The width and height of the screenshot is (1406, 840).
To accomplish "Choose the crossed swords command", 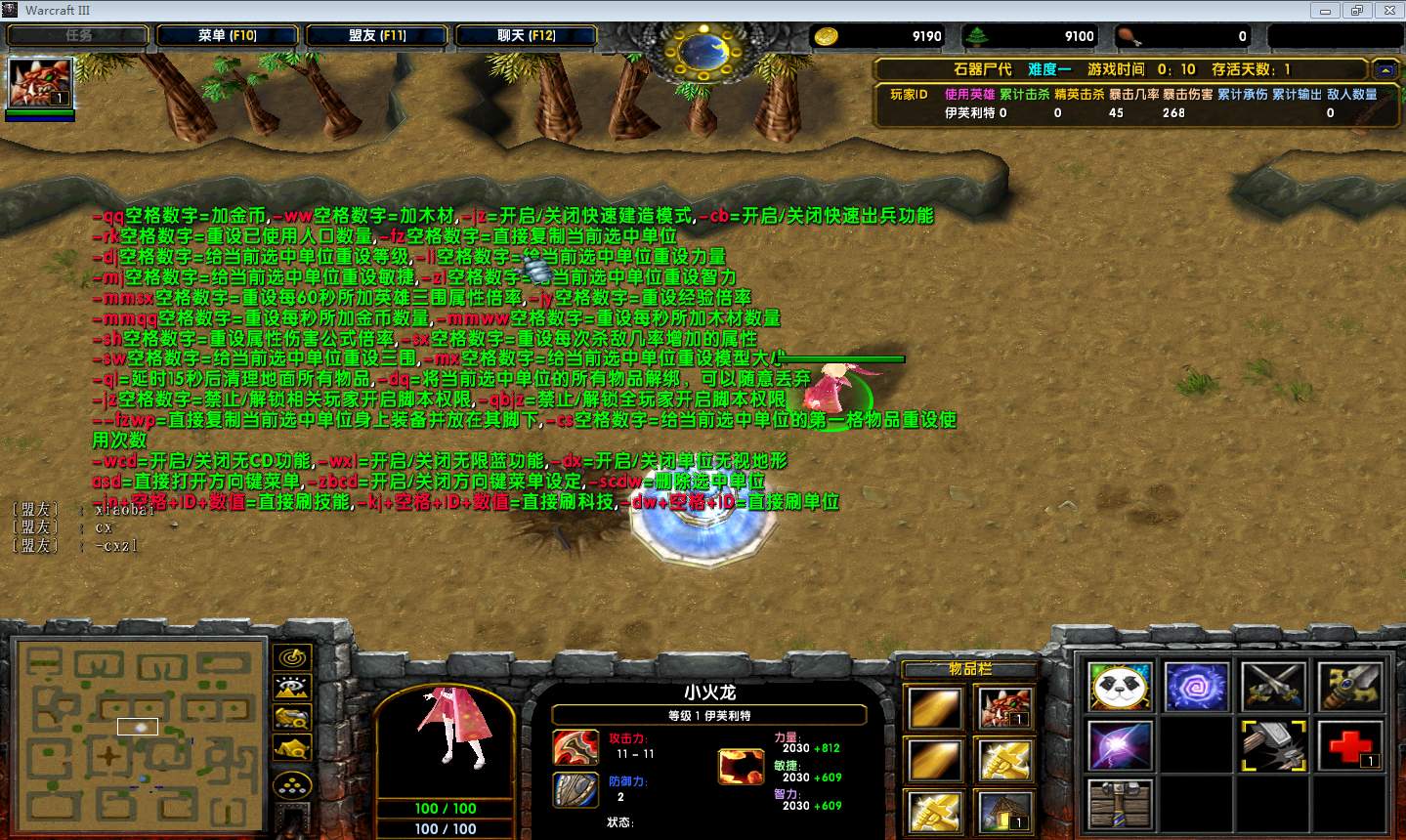I will coord(1273,686).
